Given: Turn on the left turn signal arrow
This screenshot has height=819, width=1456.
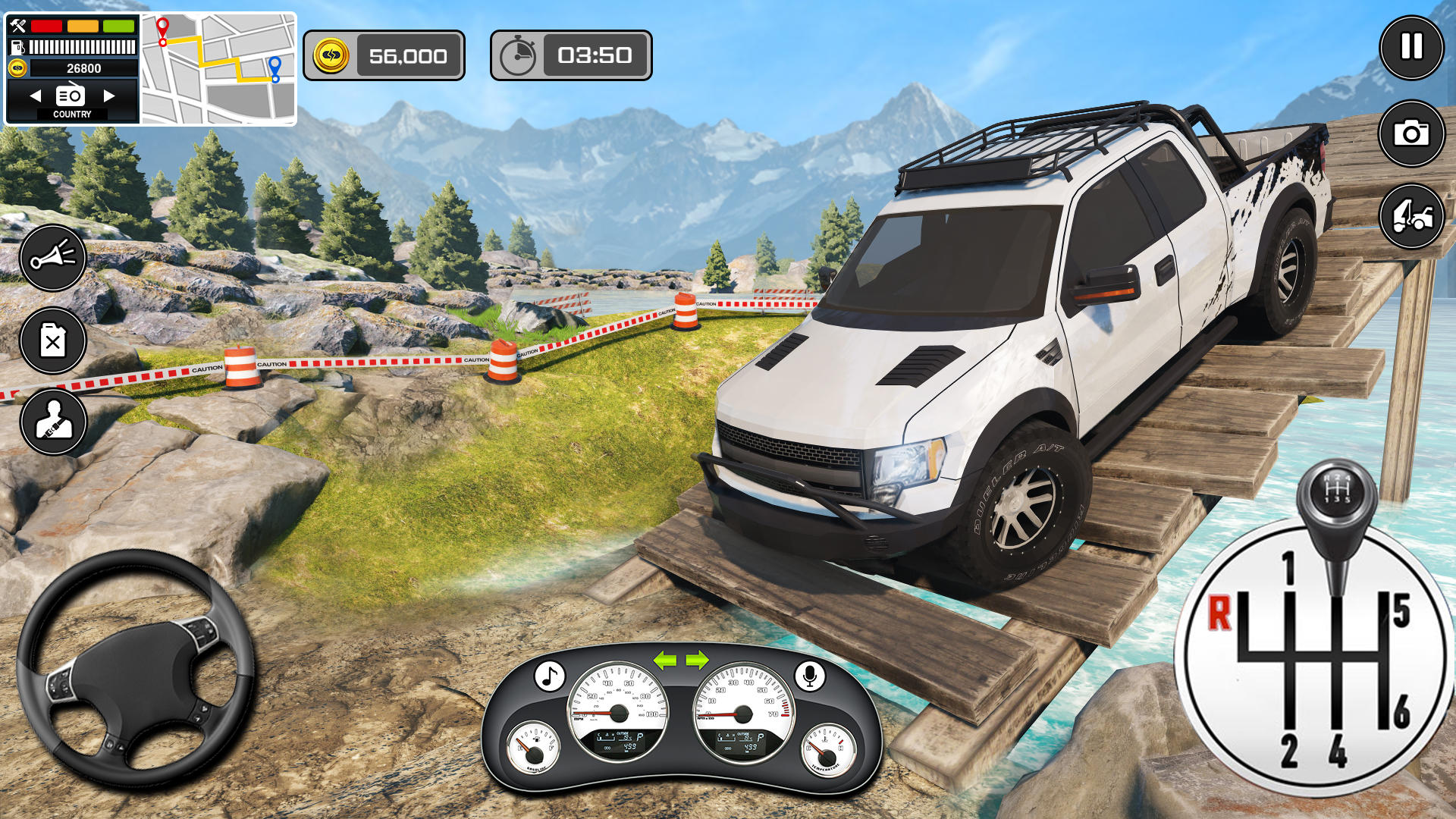Looking at the screenshot, I should 665,660.
